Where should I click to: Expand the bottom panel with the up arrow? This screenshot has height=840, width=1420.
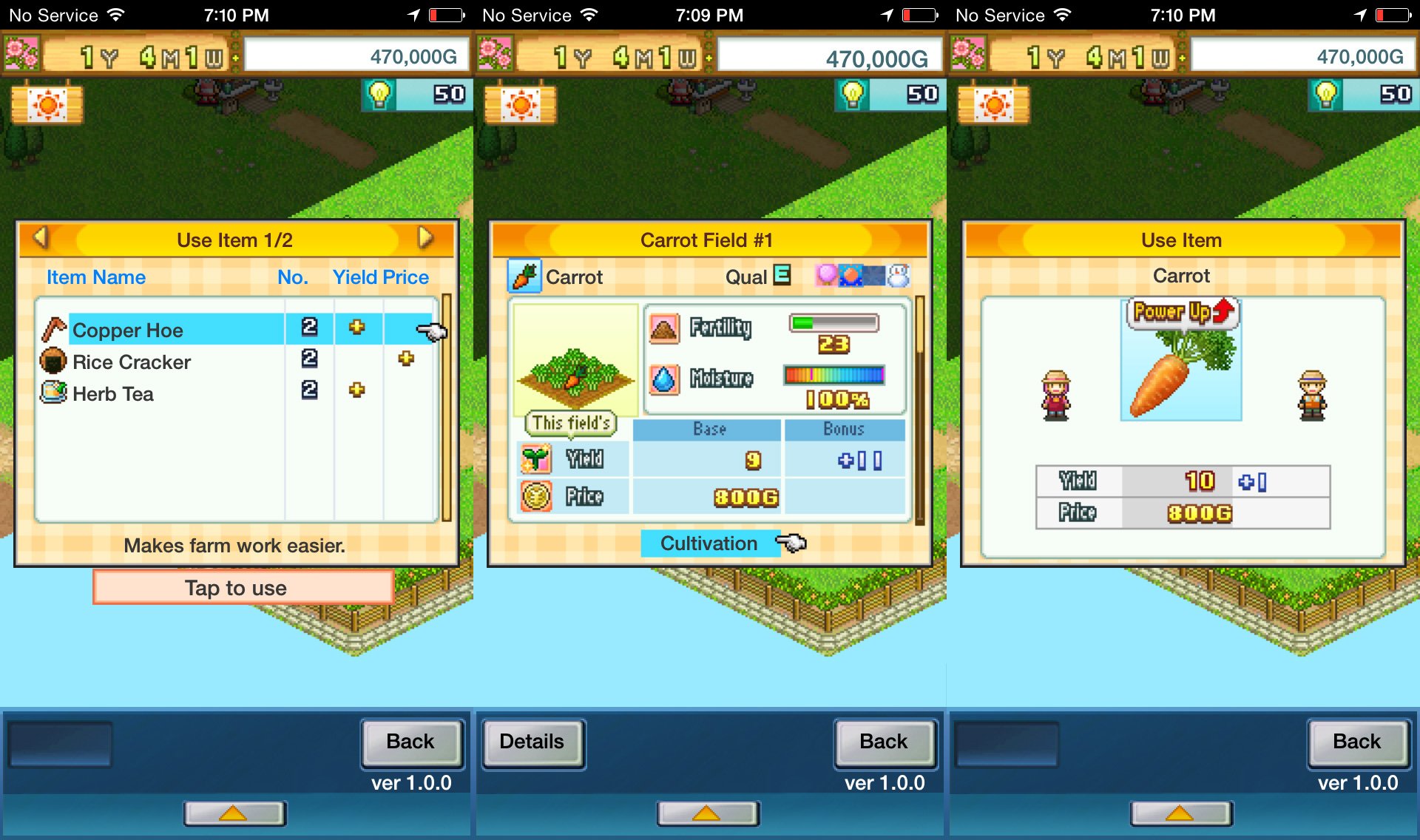coord(235,814)
